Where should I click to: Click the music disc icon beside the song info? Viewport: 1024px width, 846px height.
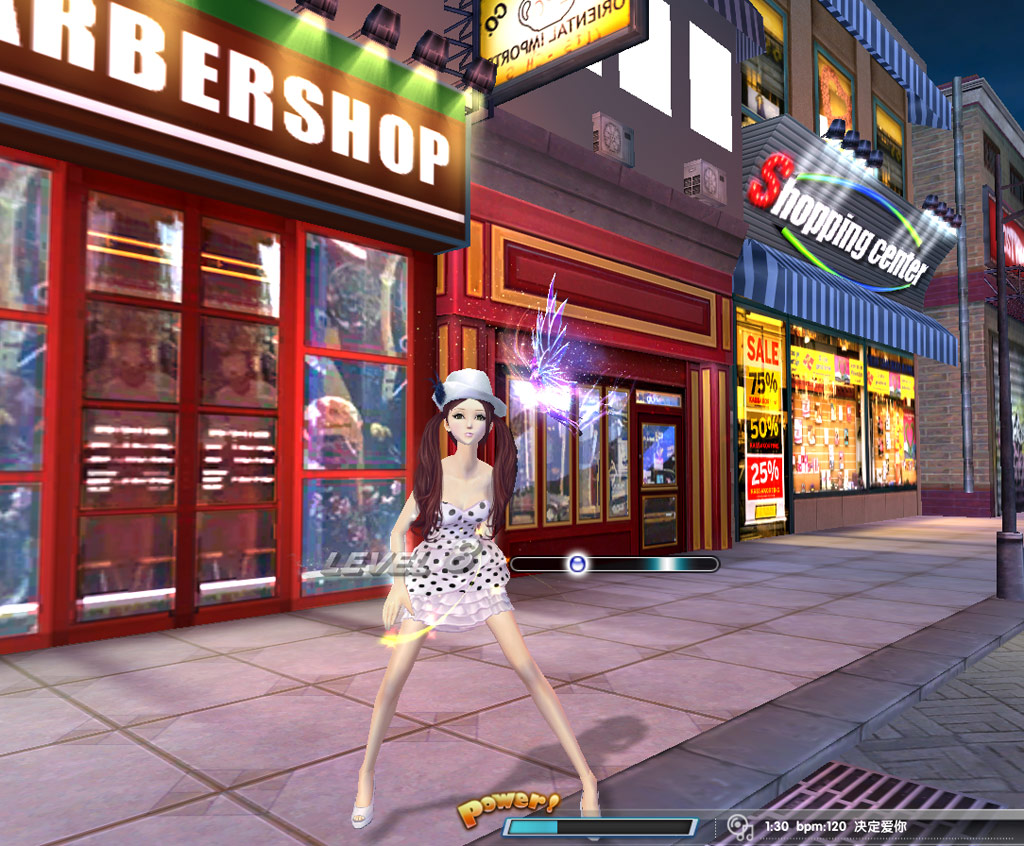740,827
